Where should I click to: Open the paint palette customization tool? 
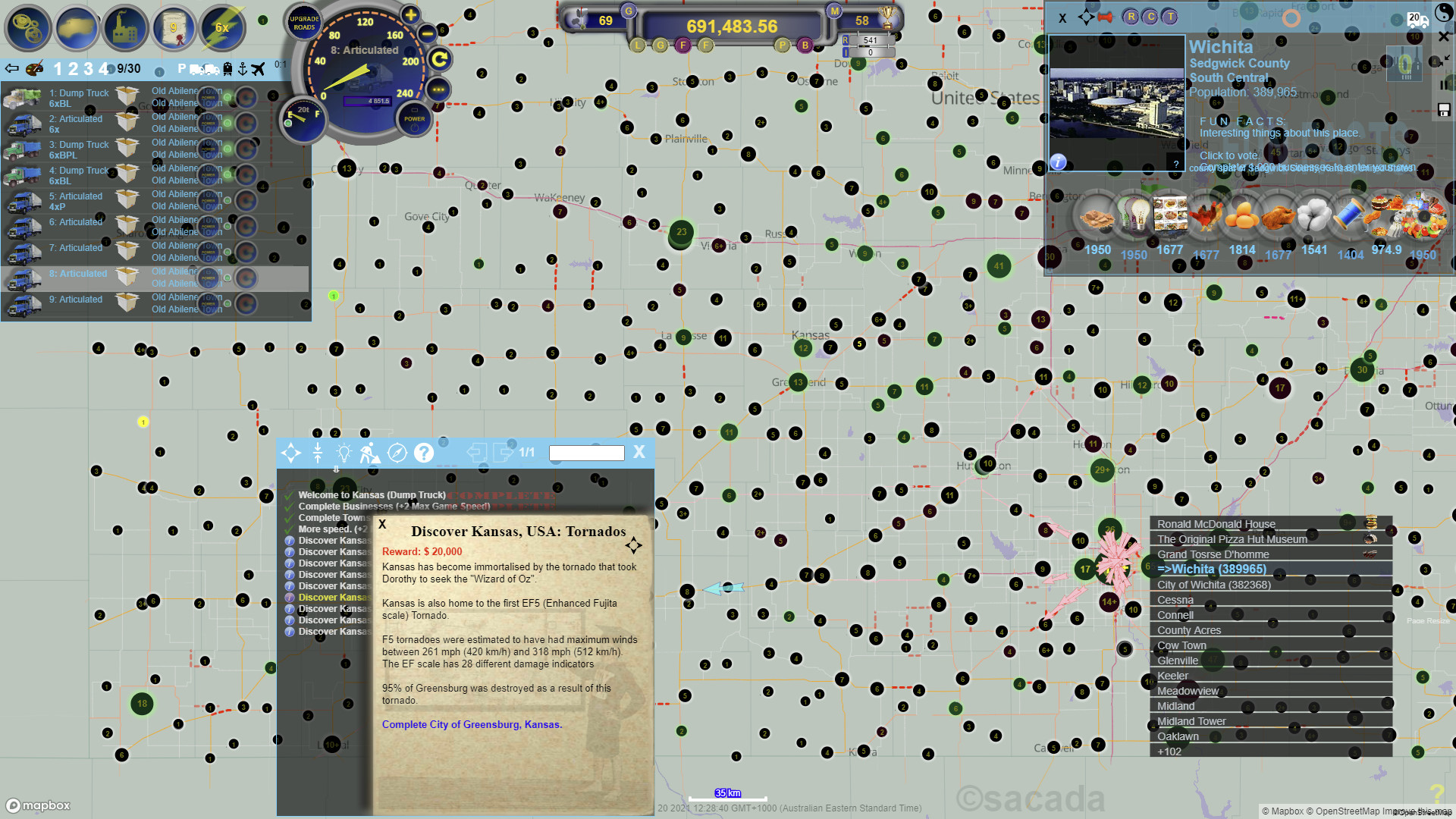[33, 68]
